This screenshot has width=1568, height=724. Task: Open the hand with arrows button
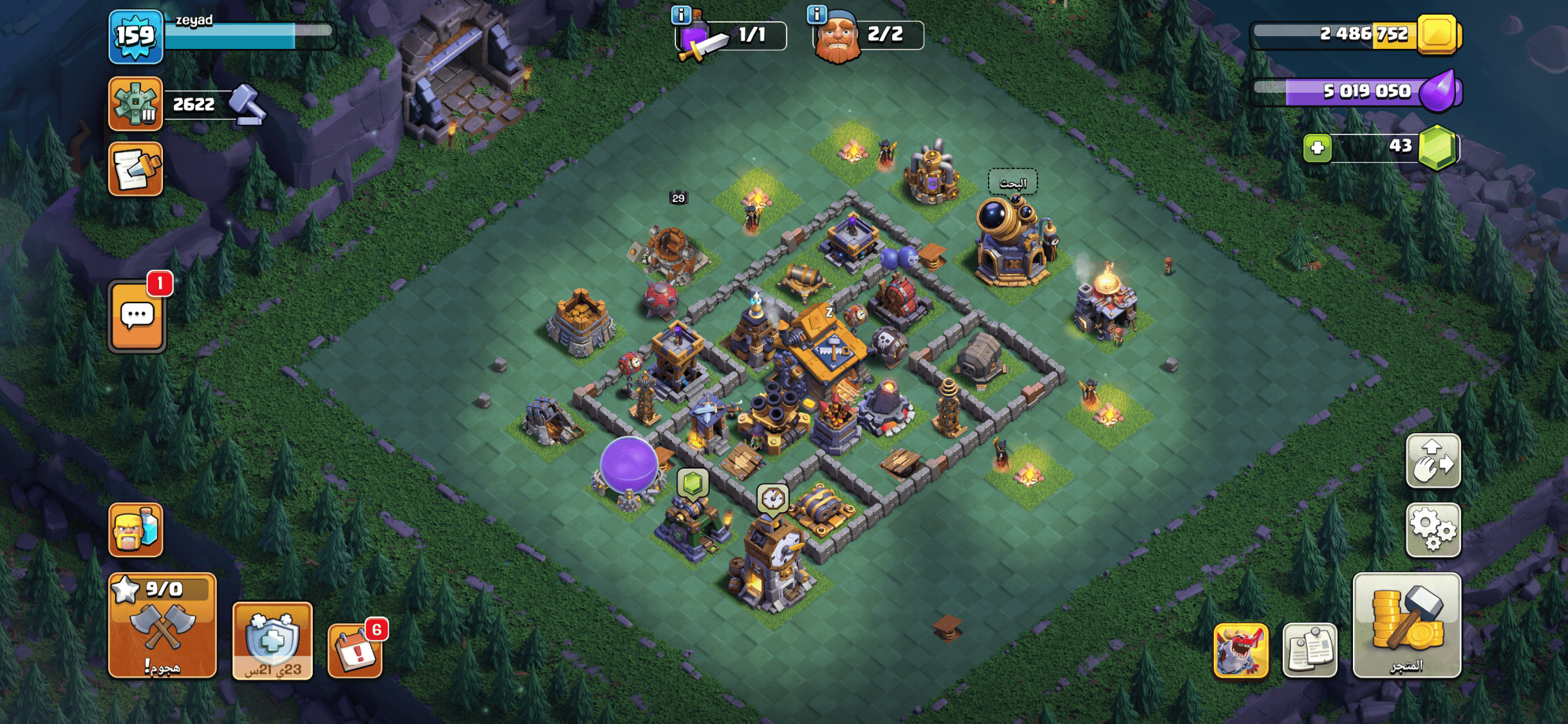[x=1433, y=461]
